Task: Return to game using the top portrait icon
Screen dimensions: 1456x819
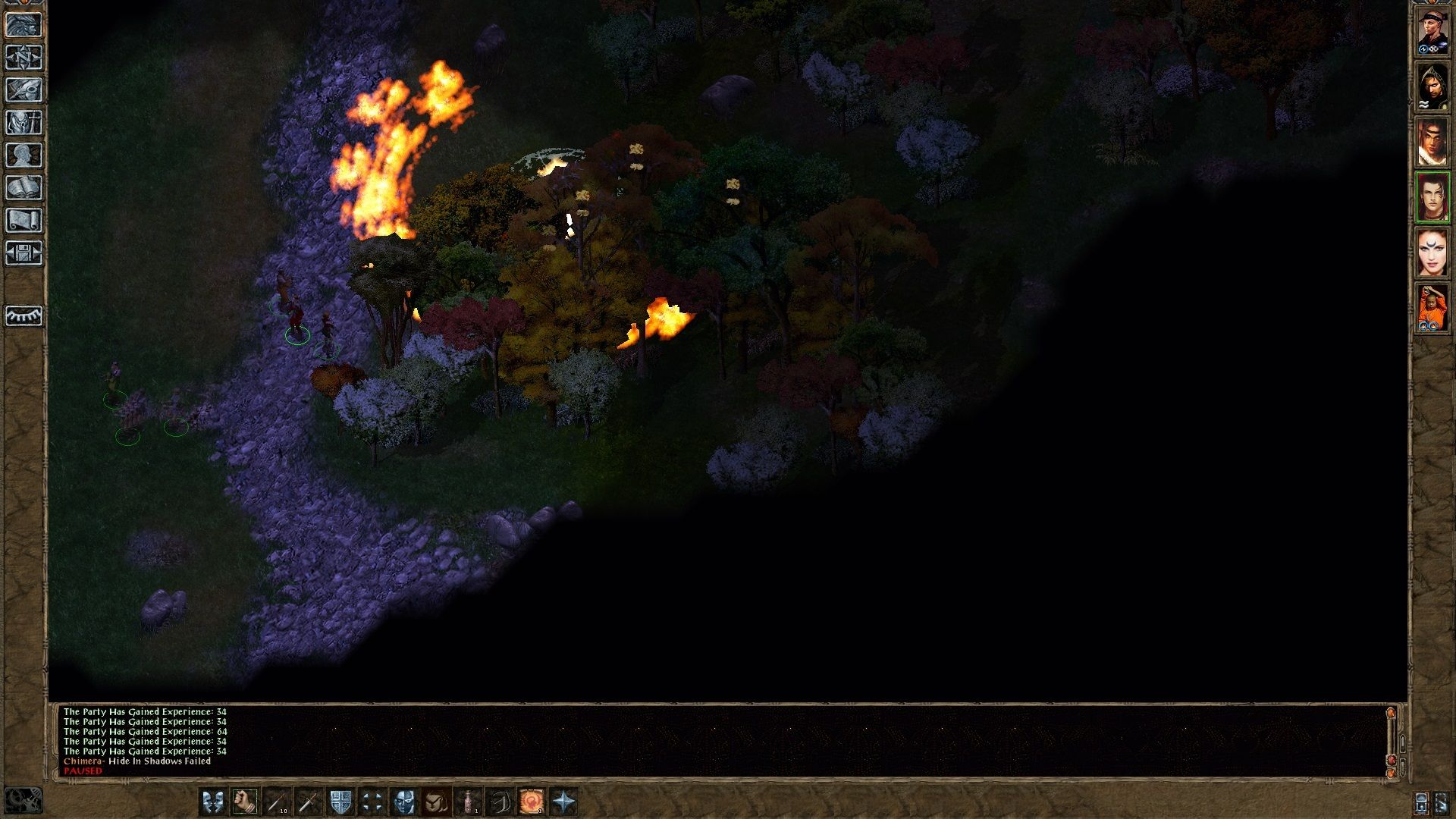Action: [25, 25]
